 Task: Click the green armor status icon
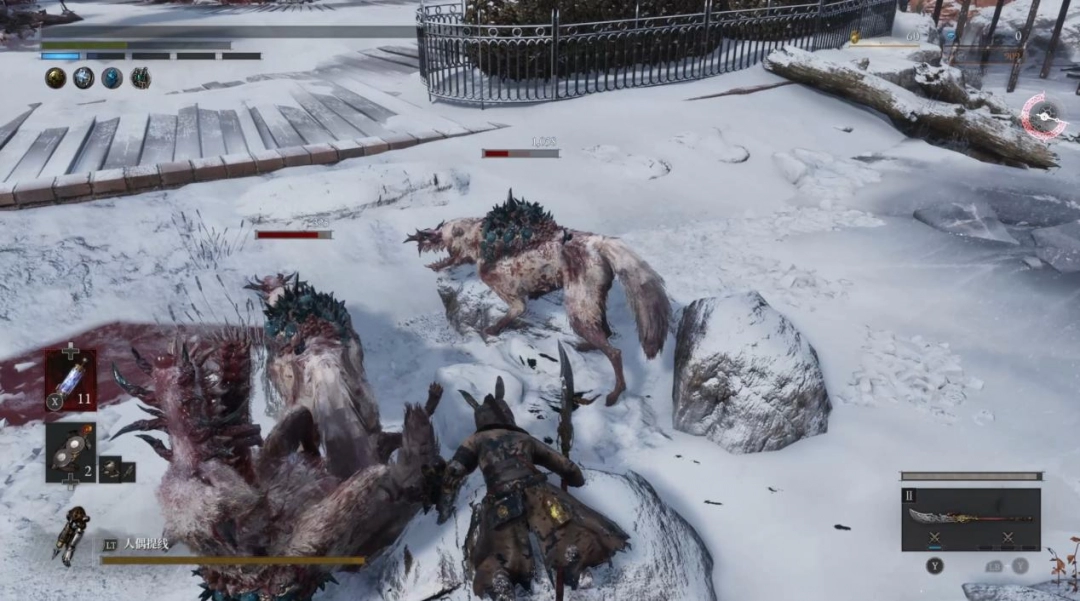(141, 78)
